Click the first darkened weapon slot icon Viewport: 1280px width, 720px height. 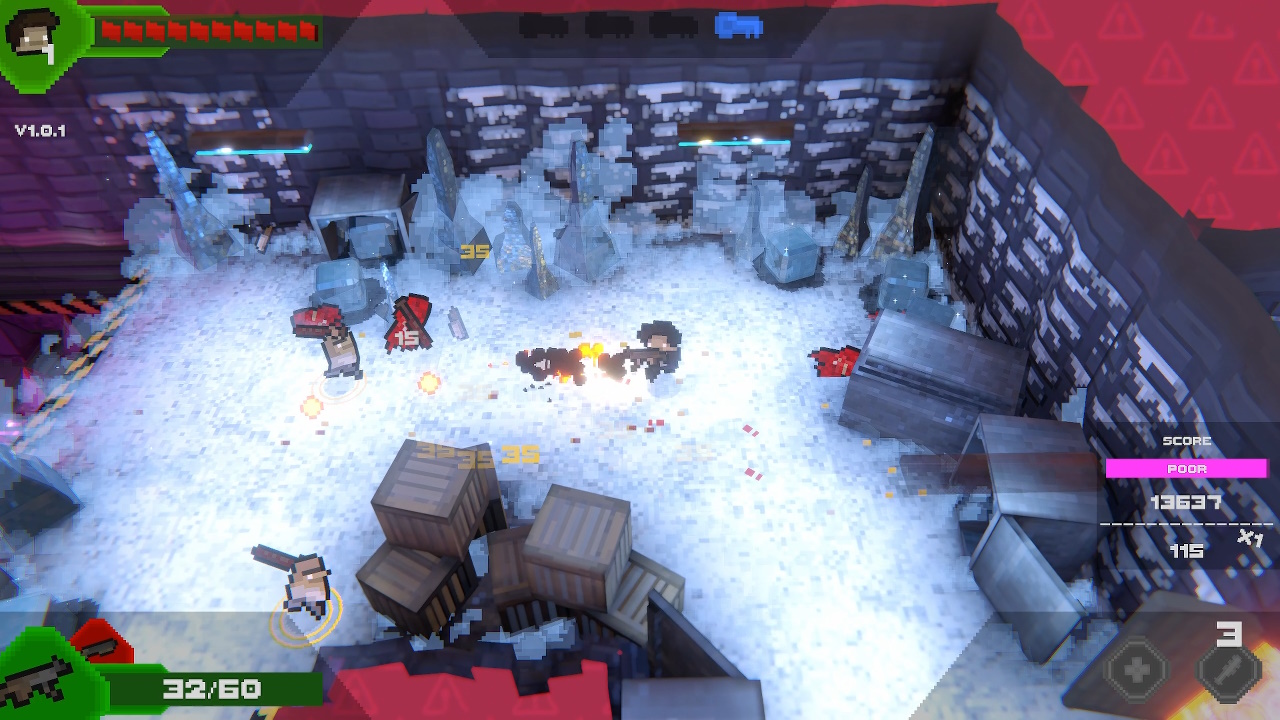coord(543,25)
